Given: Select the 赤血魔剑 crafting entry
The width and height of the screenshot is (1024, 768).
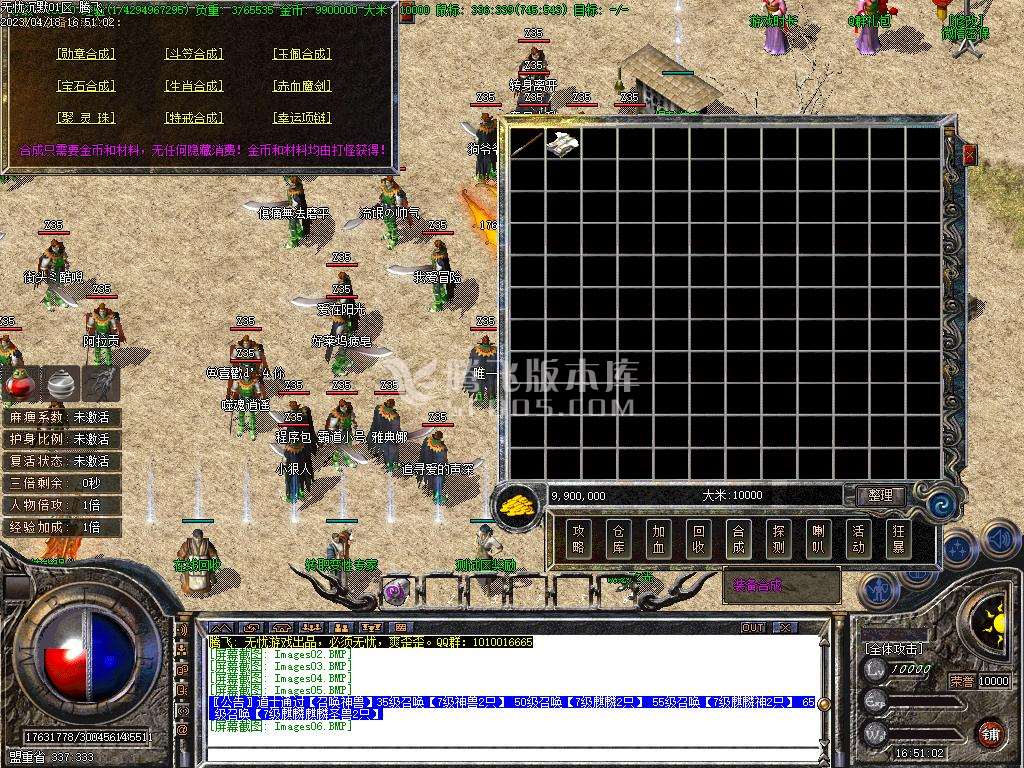Looking at the screenshot, I should [302, 86].
